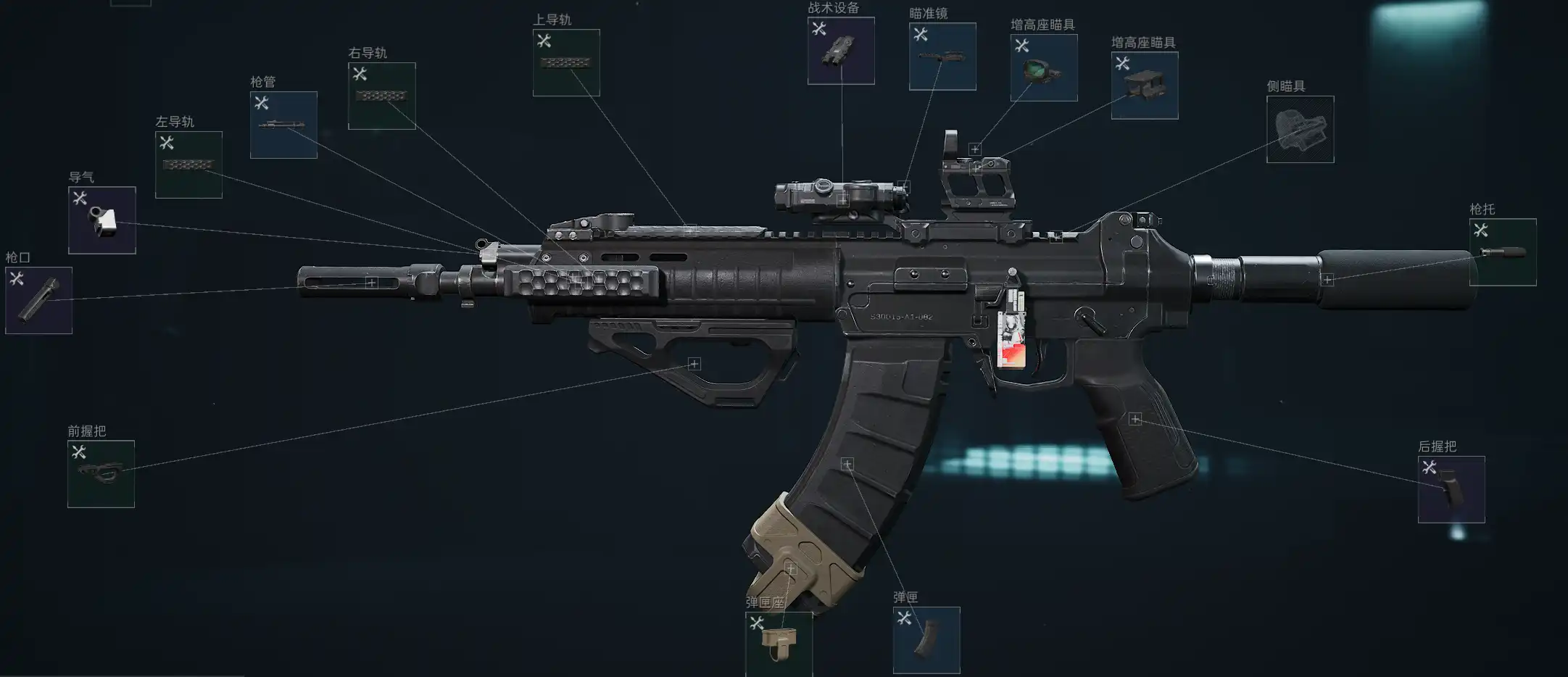Open the 导气 gas block slot

click(x=102, y=220)
